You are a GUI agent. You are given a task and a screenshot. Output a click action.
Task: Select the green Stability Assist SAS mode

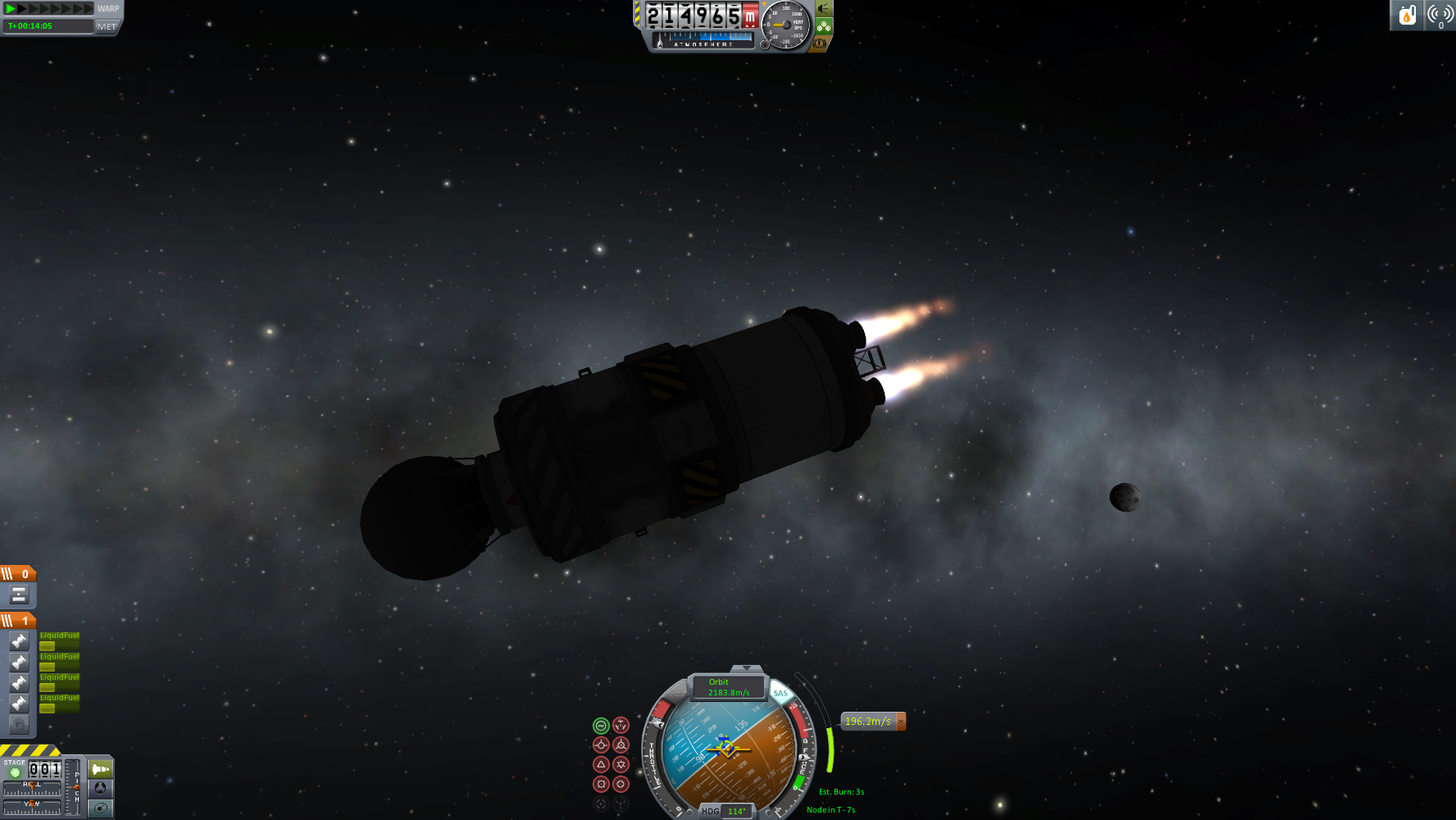click(x=601, y=725)
